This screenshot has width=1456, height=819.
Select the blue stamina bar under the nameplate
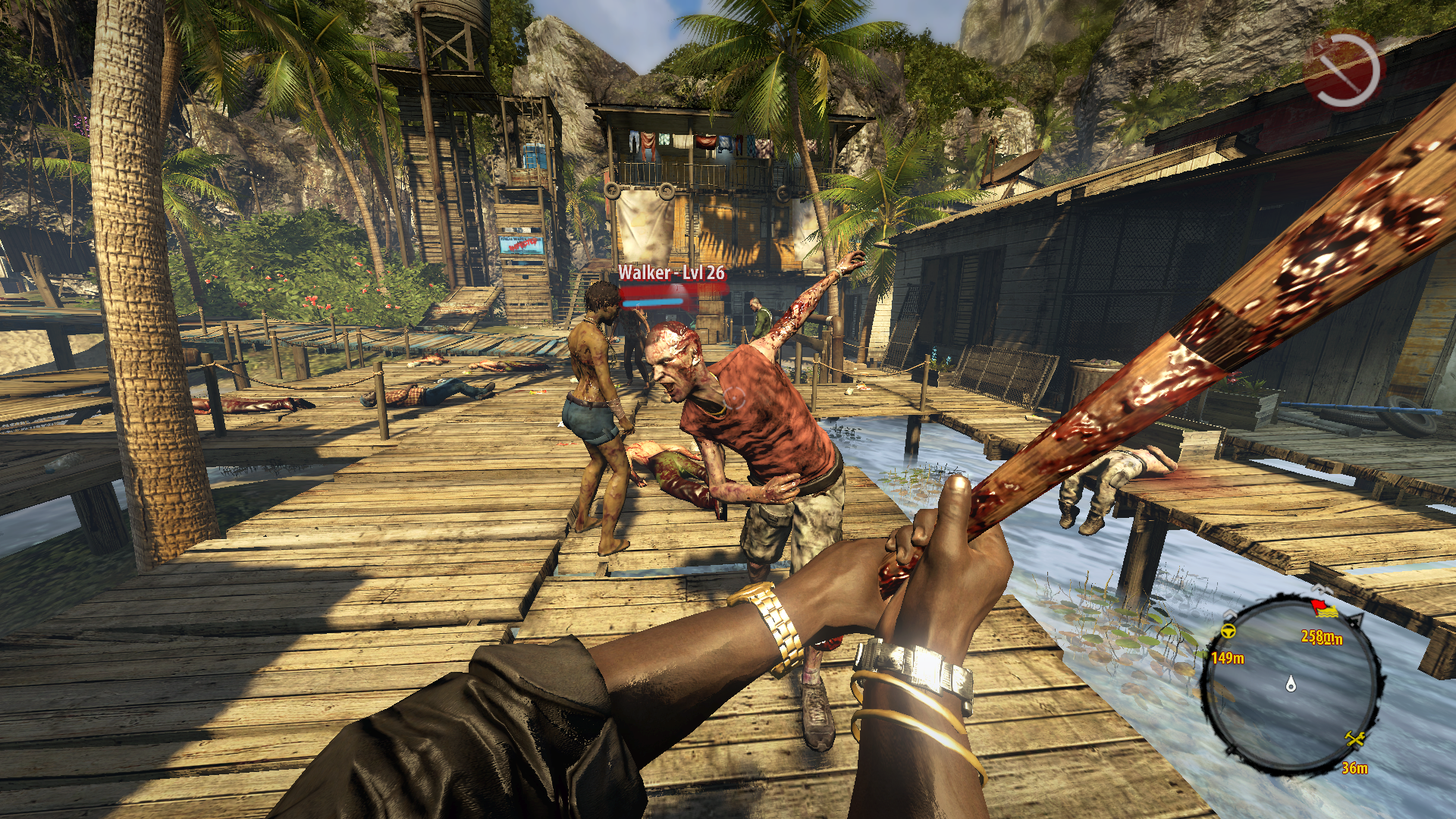coord(652,303)
